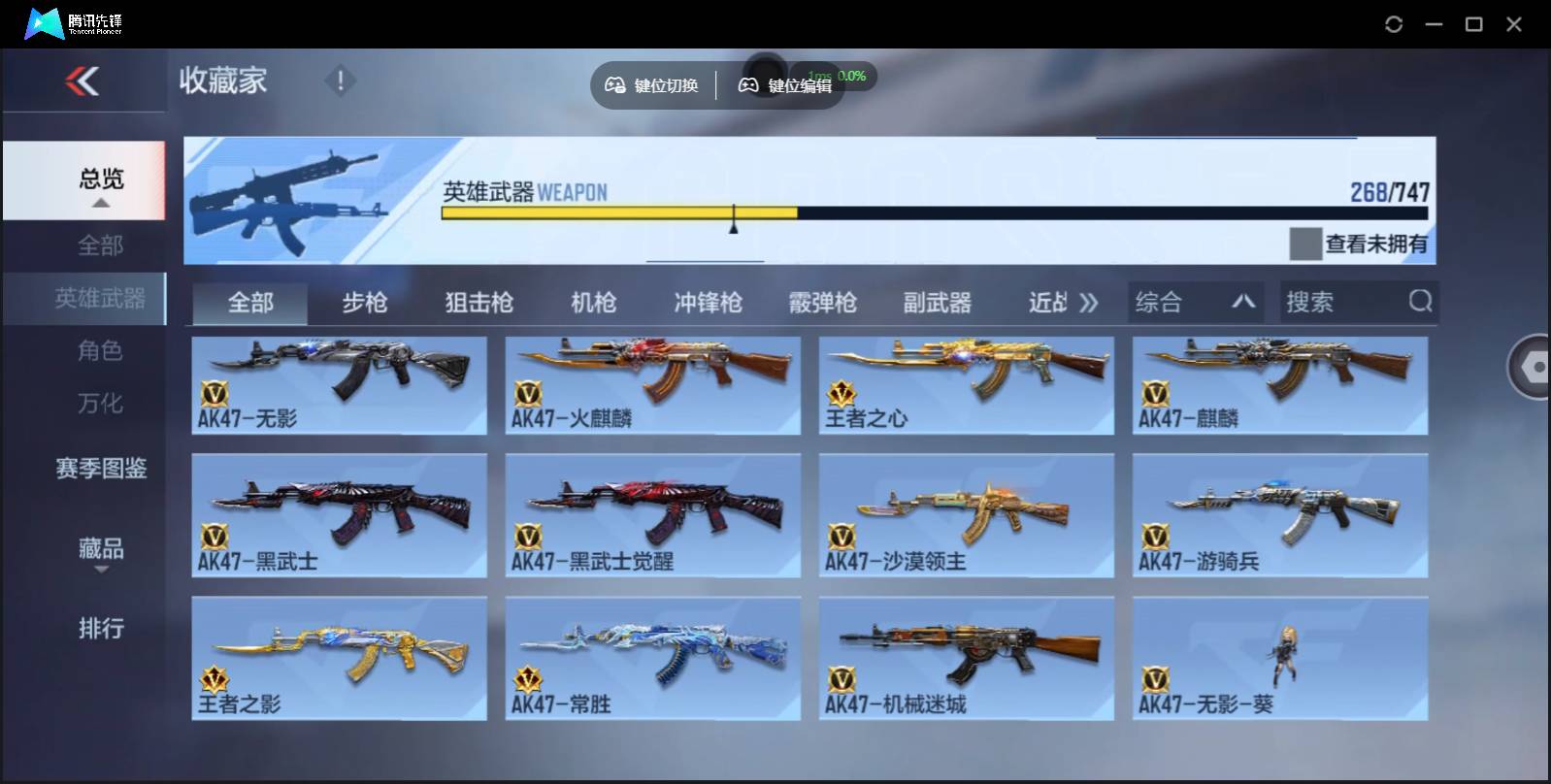This screenshot has width=1551, height=784.
Task: Click the 排行 entry in the sidebar
Action: point(101,630)
